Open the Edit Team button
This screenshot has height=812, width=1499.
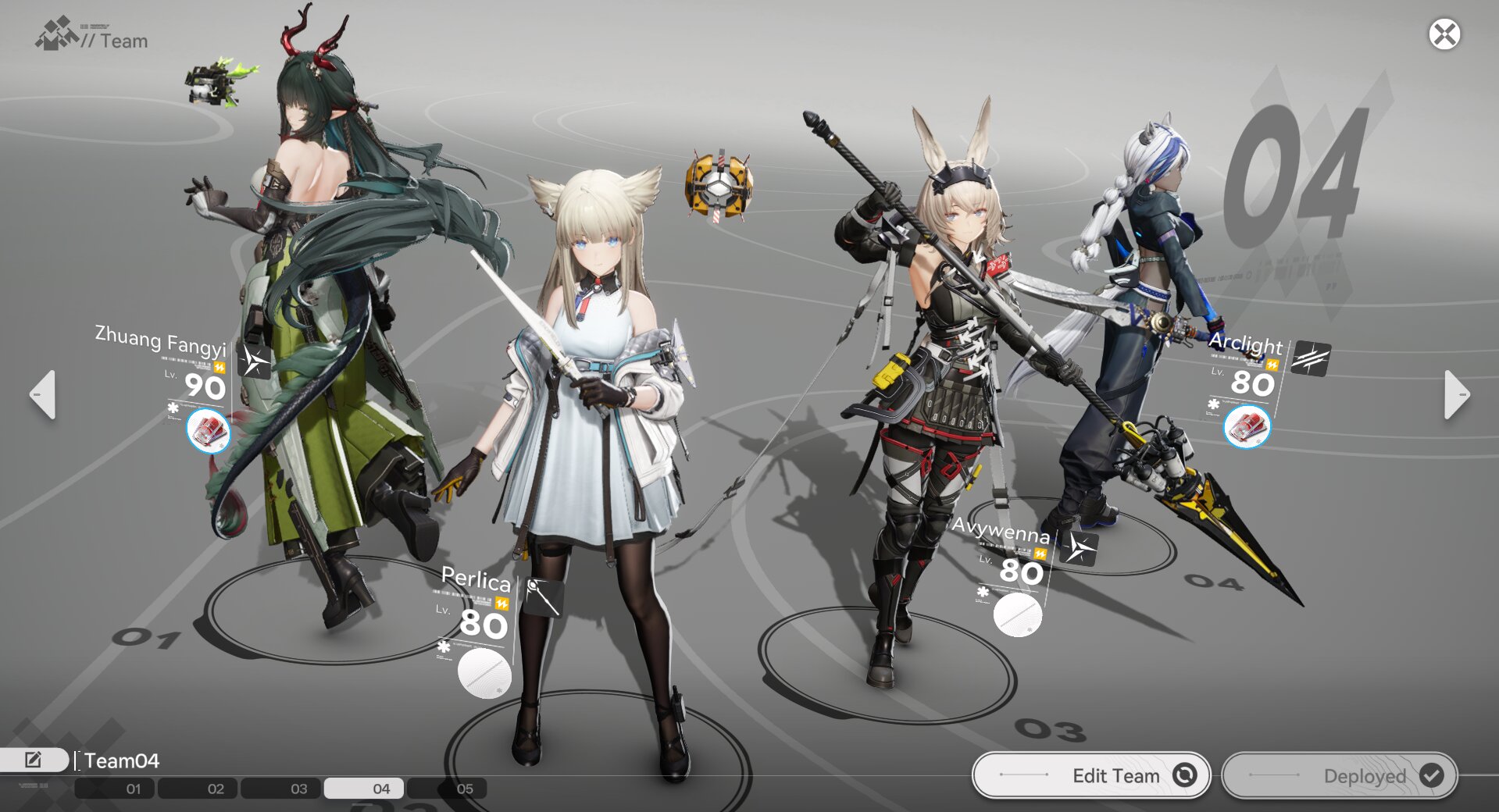point(1091,775)
